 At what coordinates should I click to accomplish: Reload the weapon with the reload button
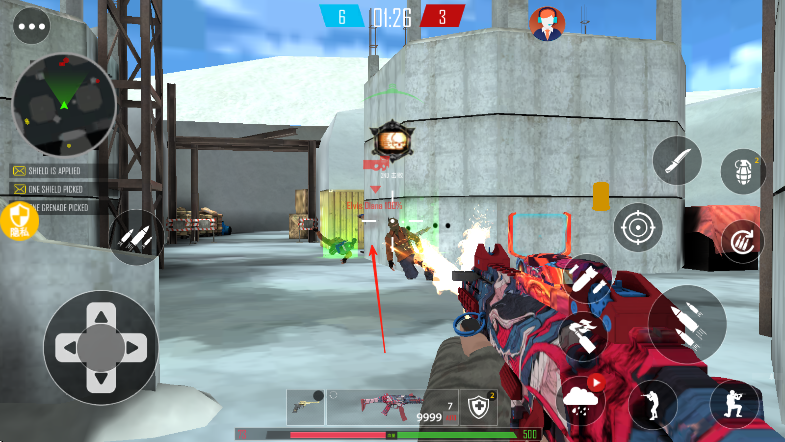click(743, 241)
